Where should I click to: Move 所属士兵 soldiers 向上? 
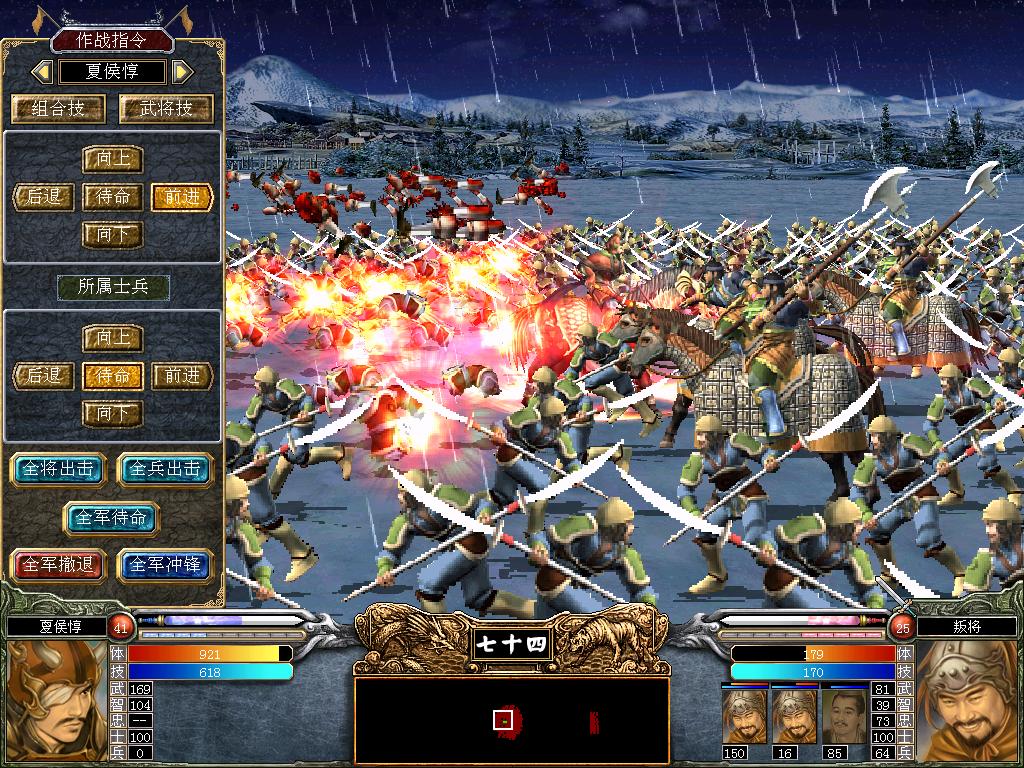click(113, 338)
